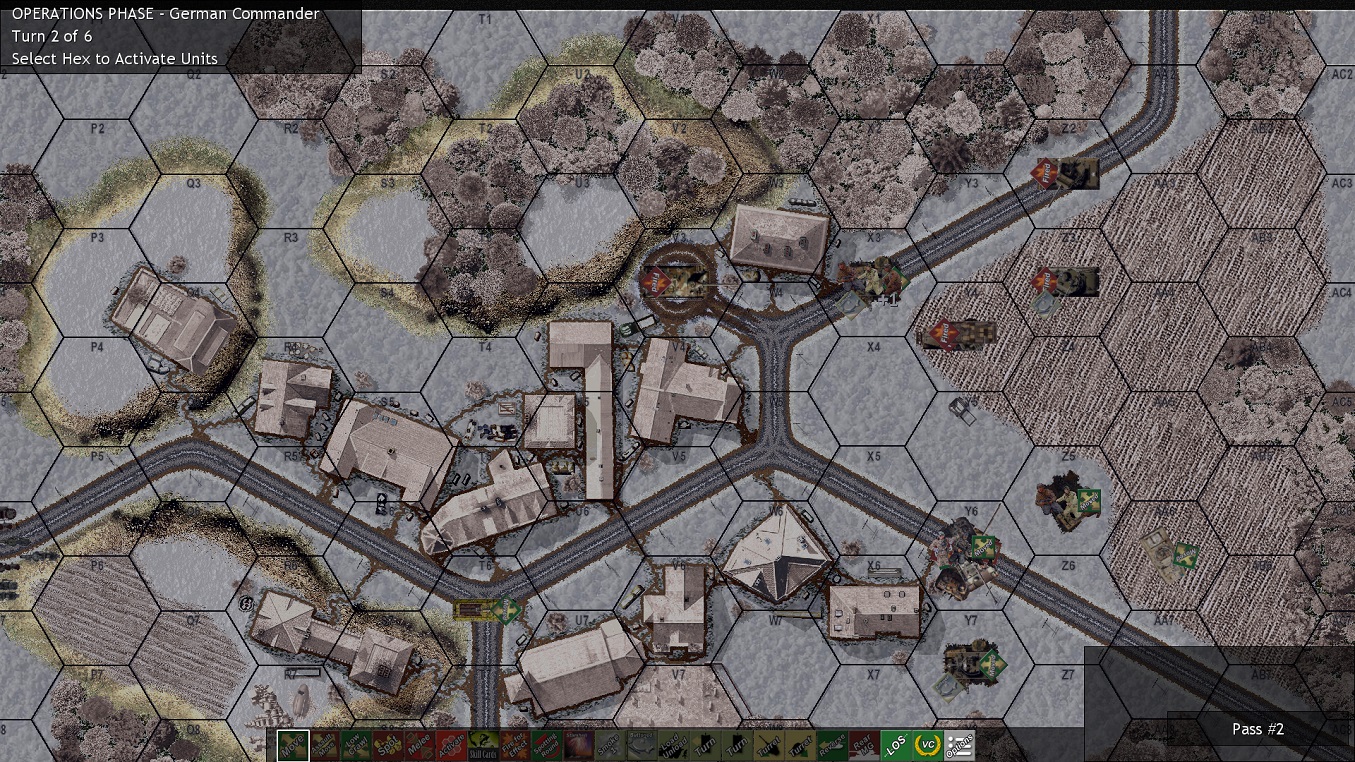The width and height of the screenshot is (1355, 762).
Task: Select the Move order
Action: pyautogui.click(x=294, y=745)
